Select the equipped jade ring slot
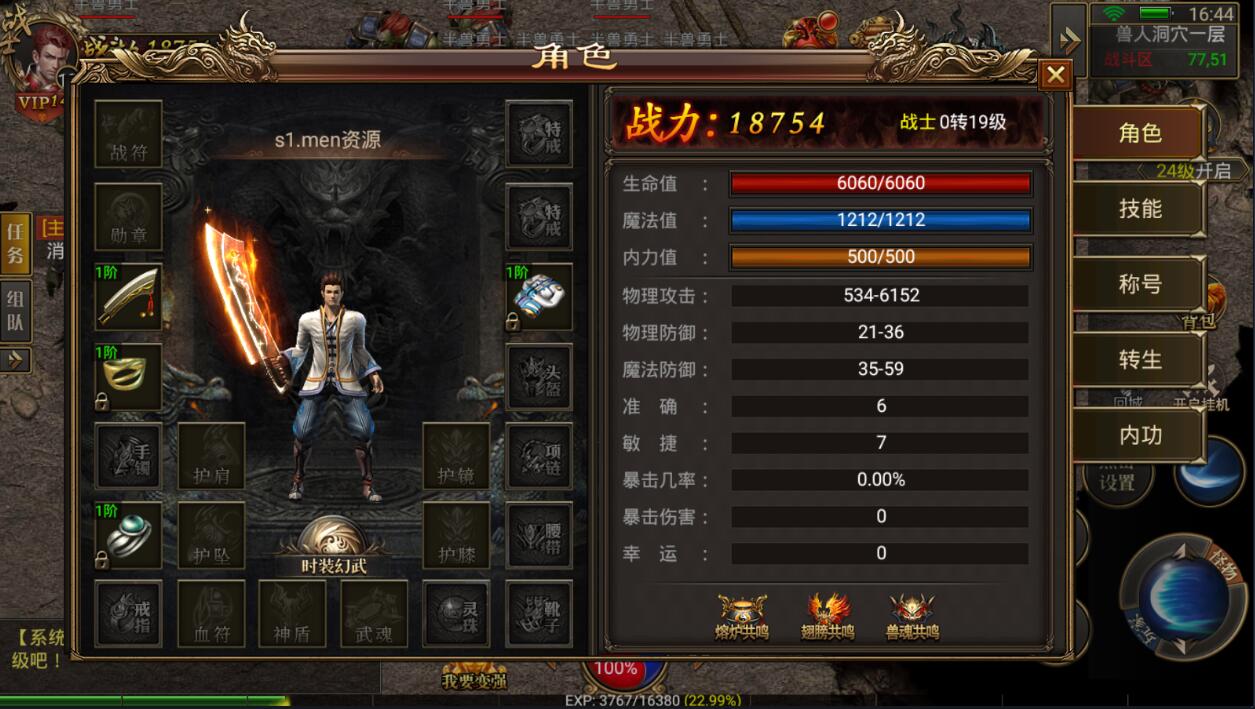The image size is (1255, 709). coord(129,534)
